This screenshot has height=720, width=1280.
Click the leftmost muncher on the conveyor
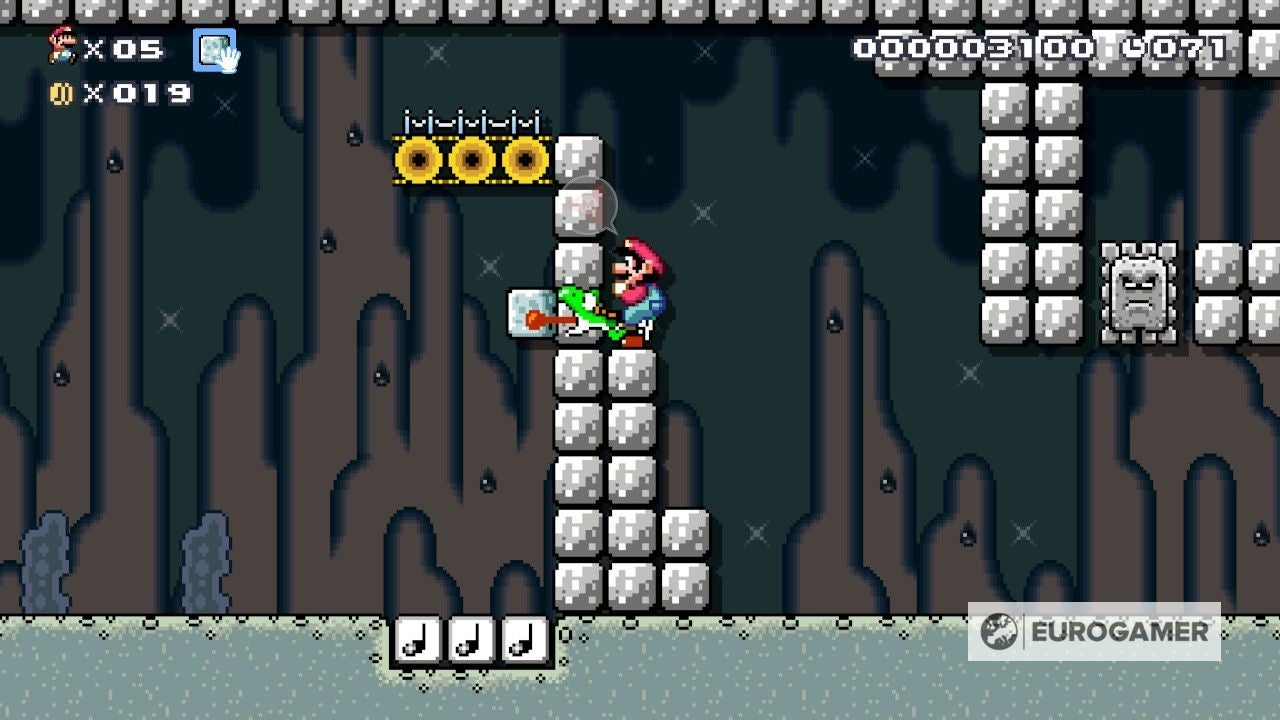point(419,158)
